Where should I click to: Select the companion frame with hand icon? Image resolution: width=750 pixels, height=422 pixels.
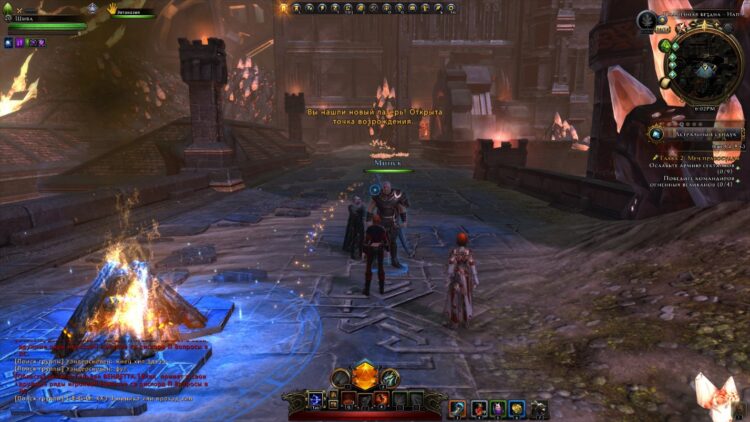click(128, 13)
